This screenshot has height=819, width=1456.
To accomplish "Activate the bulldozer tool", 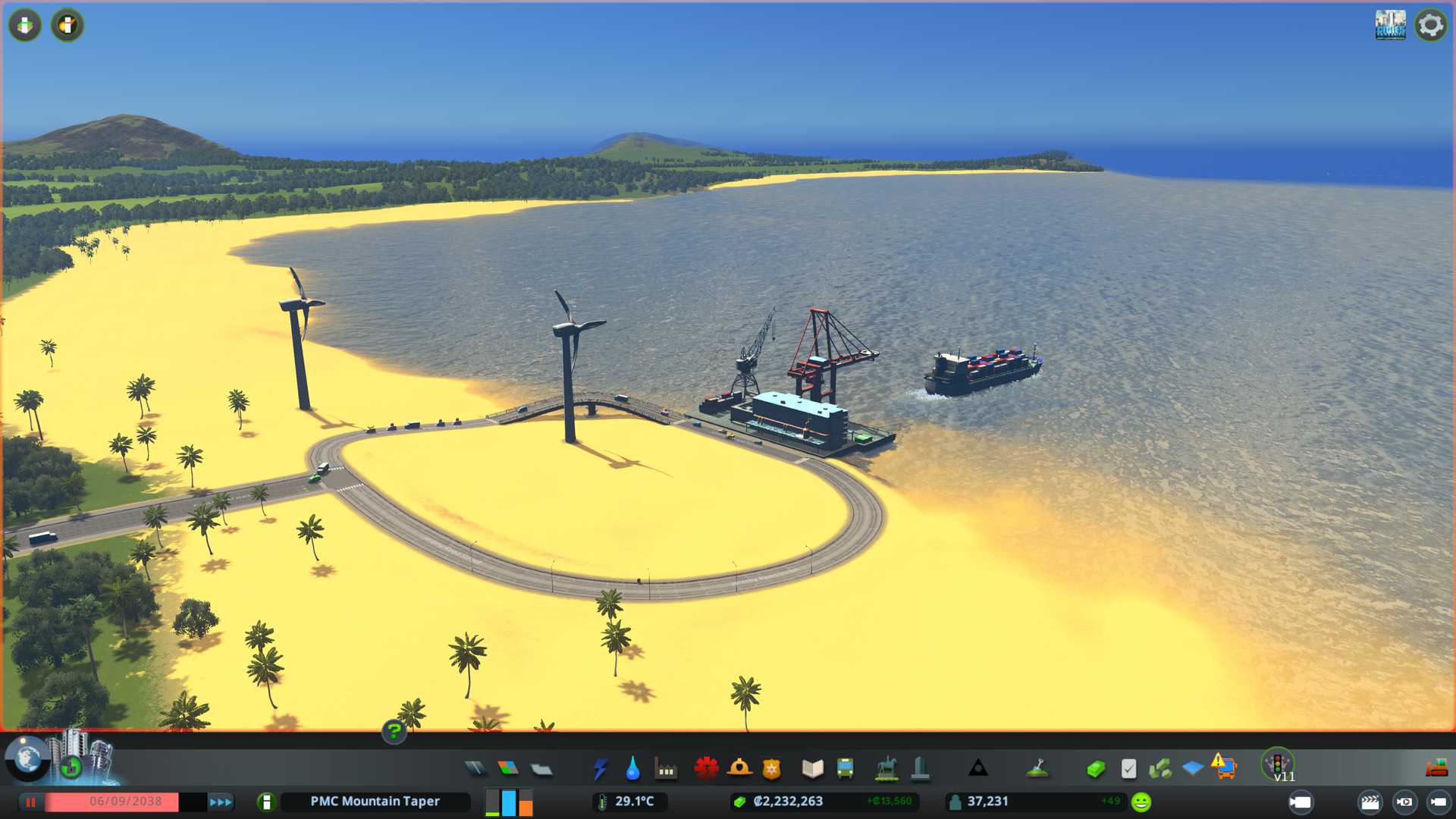I will point(1436,769).
